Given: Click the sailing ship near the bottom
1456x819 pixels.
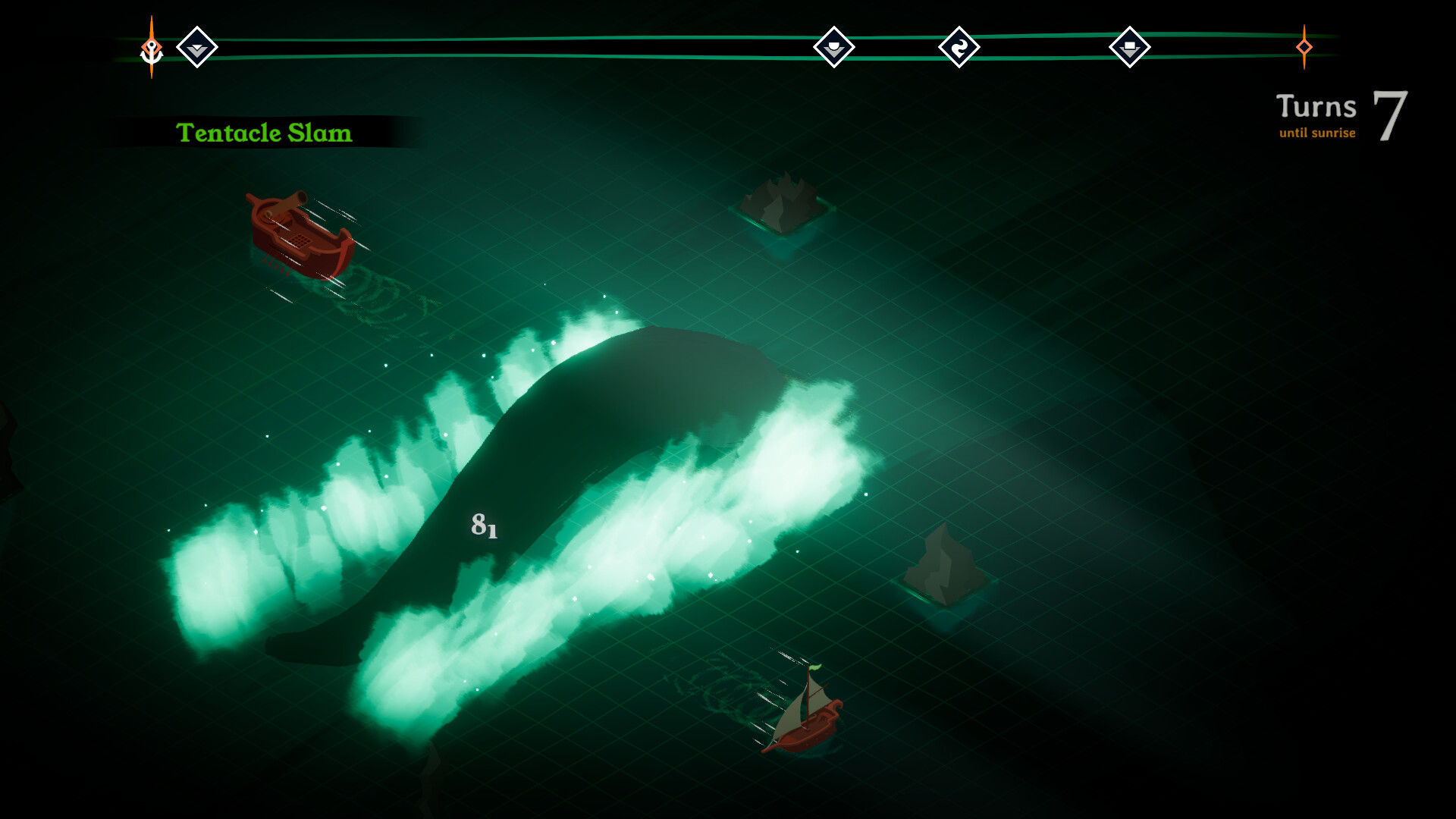Looking at the screenshot, I should [808, 724].
